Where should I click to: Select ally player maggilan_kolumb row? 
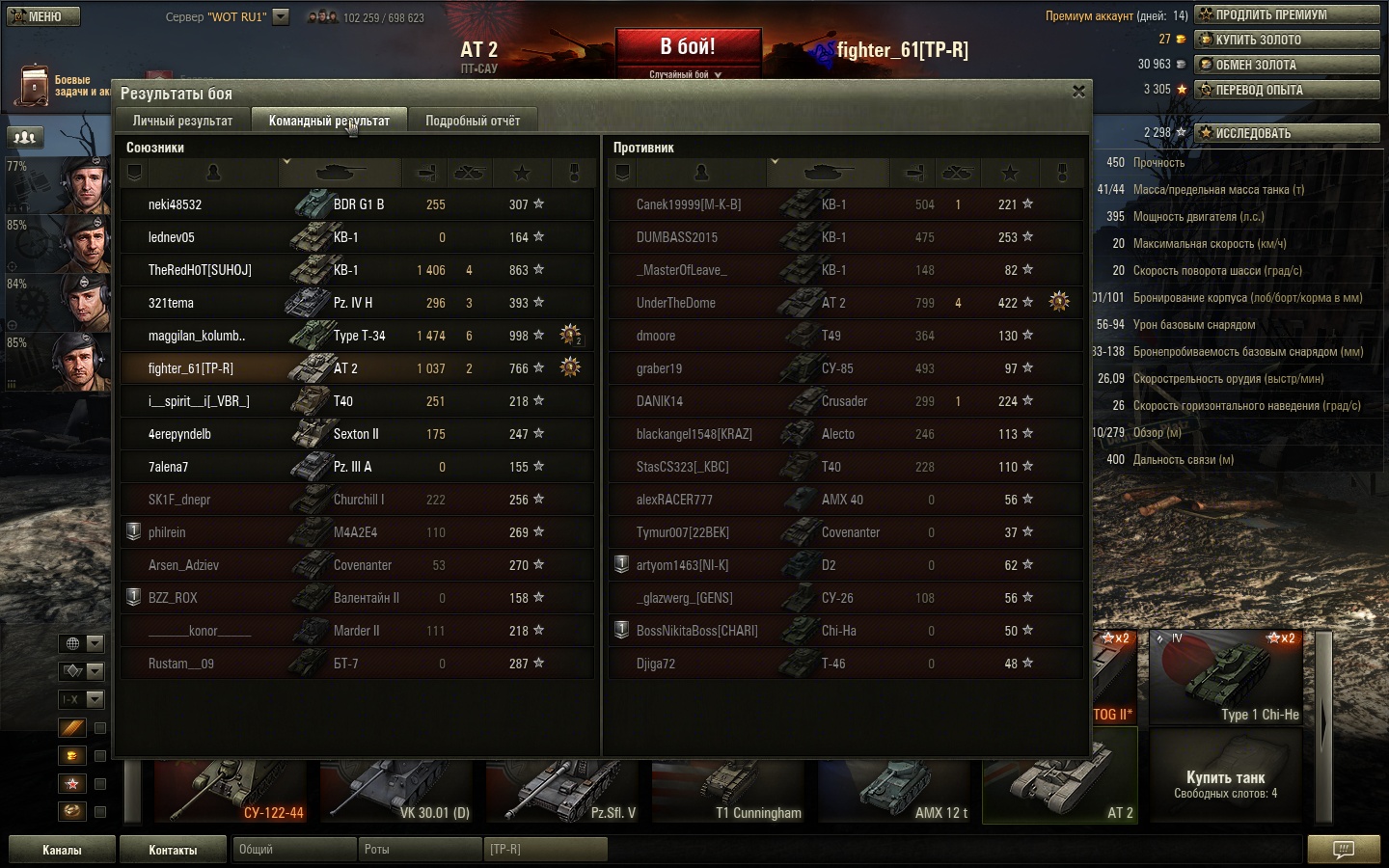pos(357,336)
